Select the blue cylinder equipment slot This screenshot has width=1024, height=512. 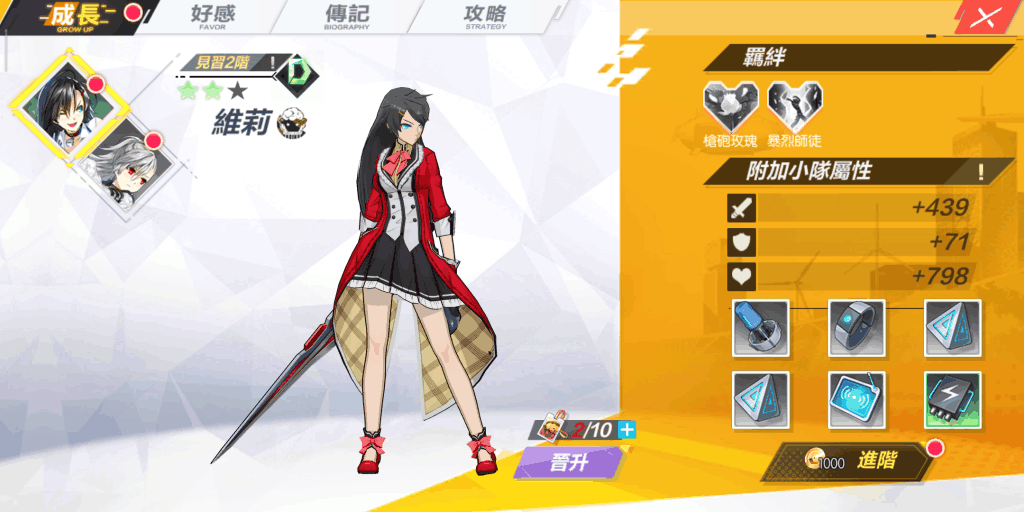(x=761, y=327)
